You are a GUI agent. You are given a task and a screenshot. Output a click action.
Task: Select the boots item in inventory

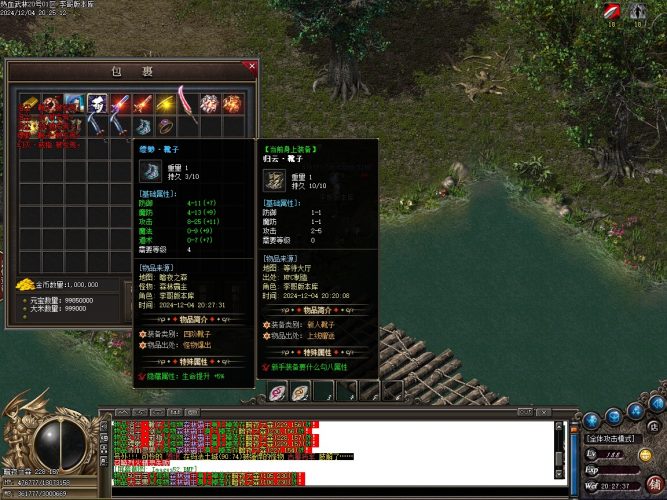pyautogui.click(x=142, y=126)
